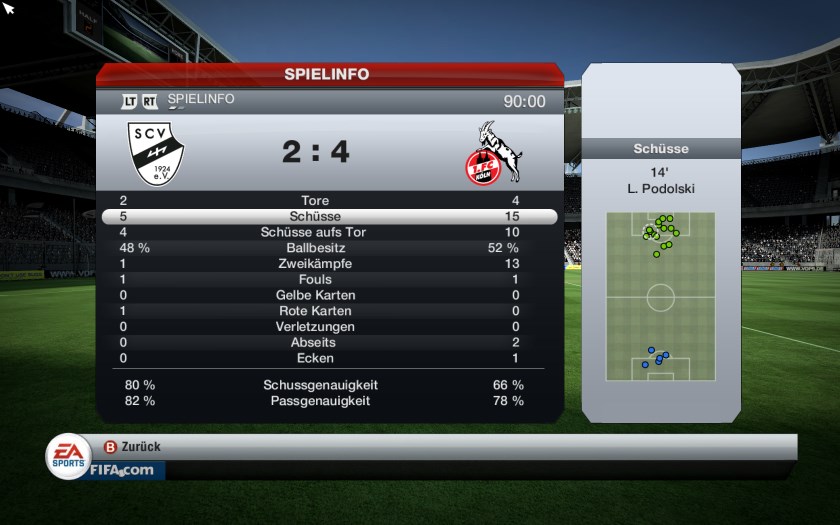This screenshot has width=840, height=525.
Task: Select the Fouls stat row
Action: point(328,280)
